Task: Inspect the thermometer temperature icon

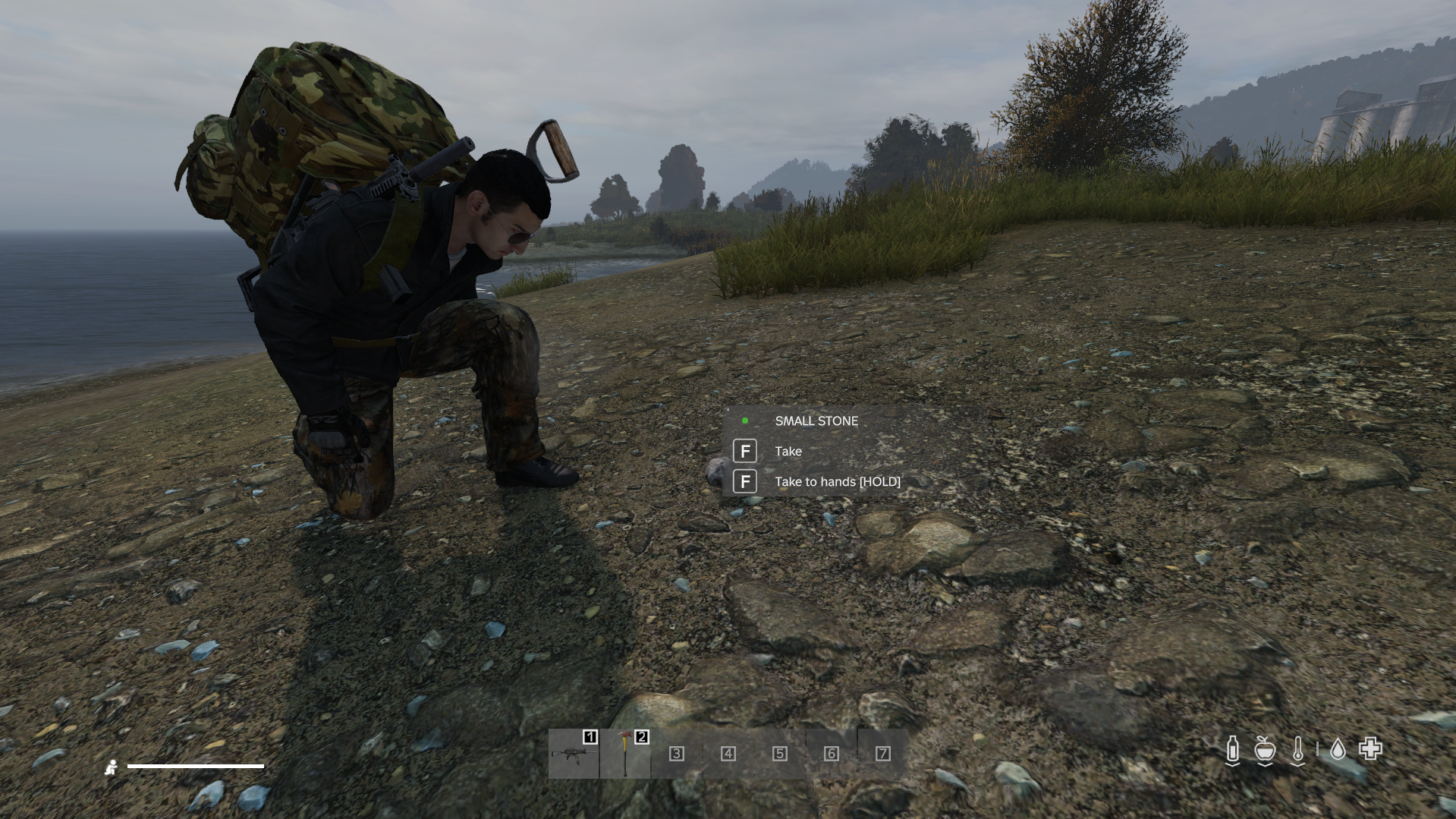Action: (x=1298, y=750)
